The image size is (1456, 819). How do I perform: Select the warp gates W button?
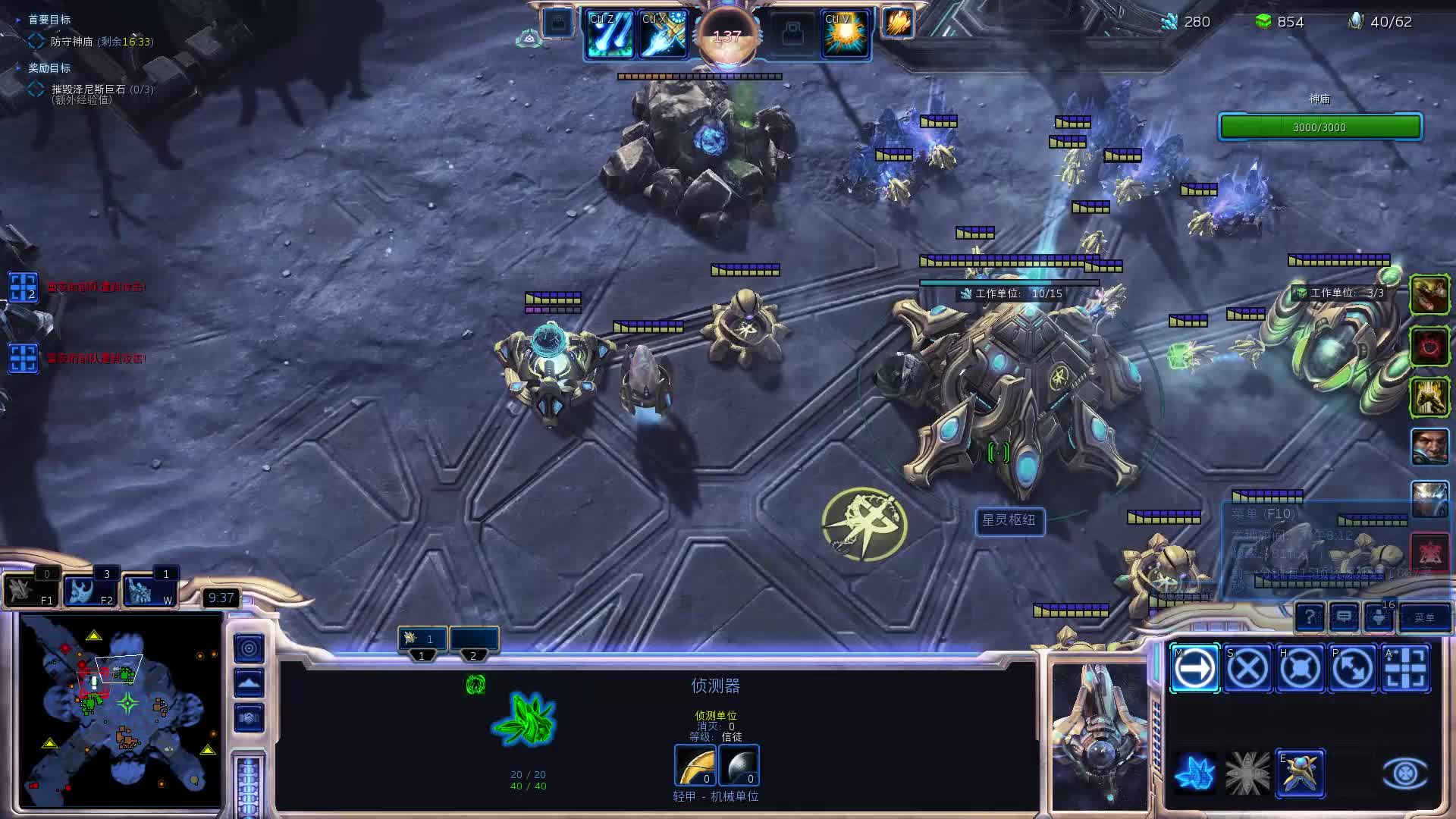pyautogui.click(x=149, y=590)
